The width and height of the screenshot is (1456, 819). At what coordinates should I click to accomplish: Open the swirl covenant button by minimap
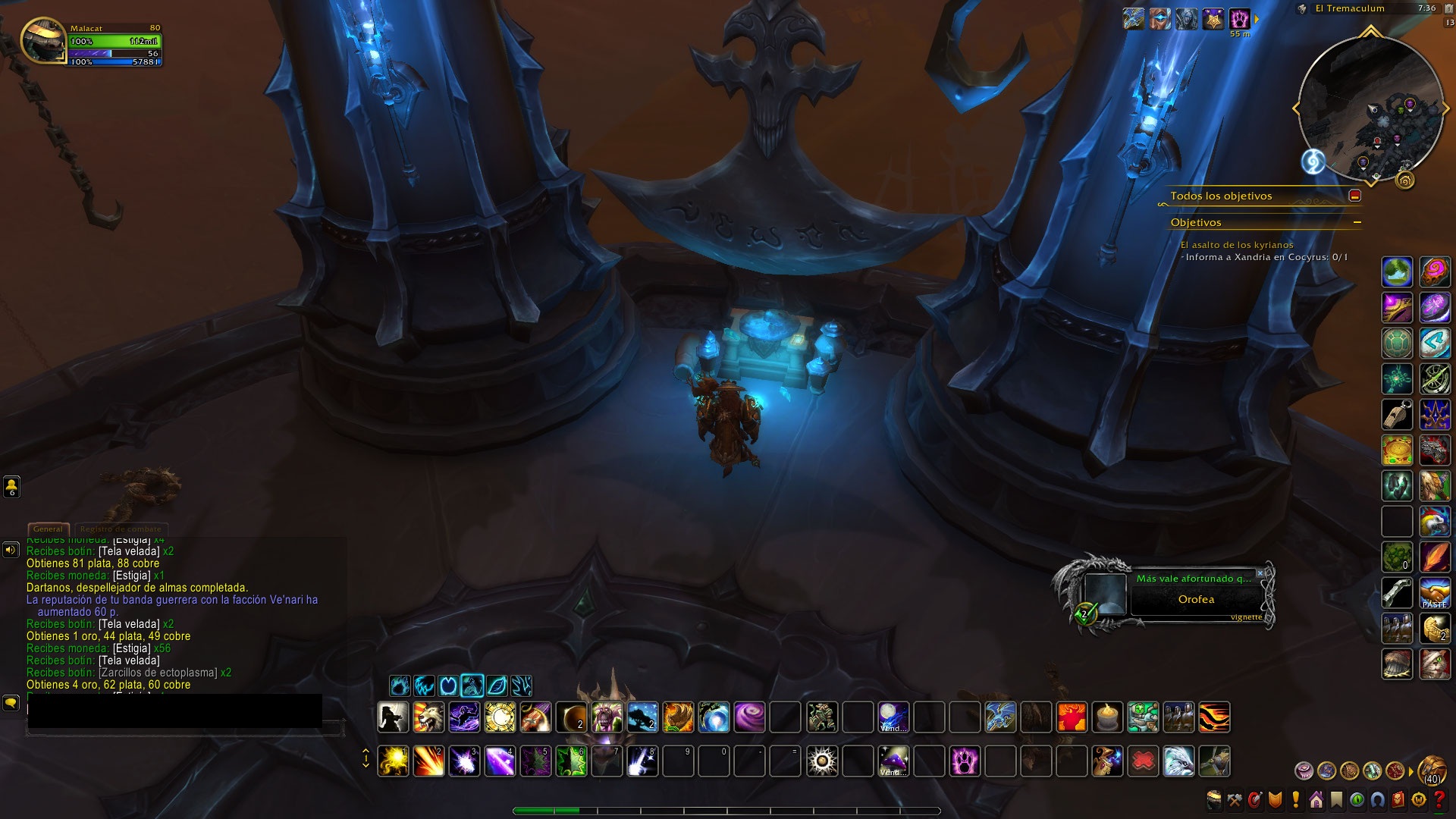click(1313, 161)
